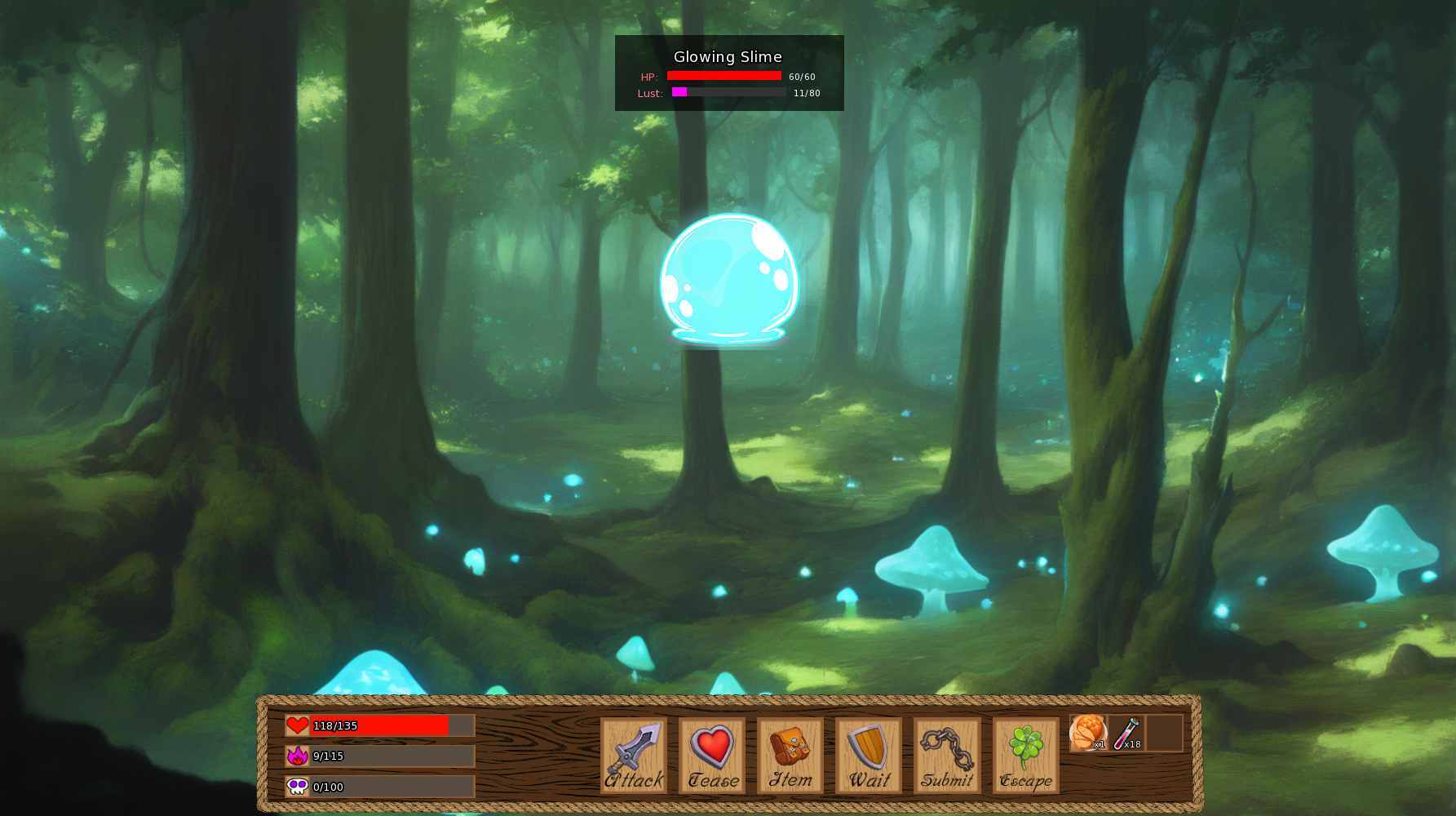Click the enemy's 60/60 HP bar
This screenshot has height=816, width=1456.
[x=724, y=76]
